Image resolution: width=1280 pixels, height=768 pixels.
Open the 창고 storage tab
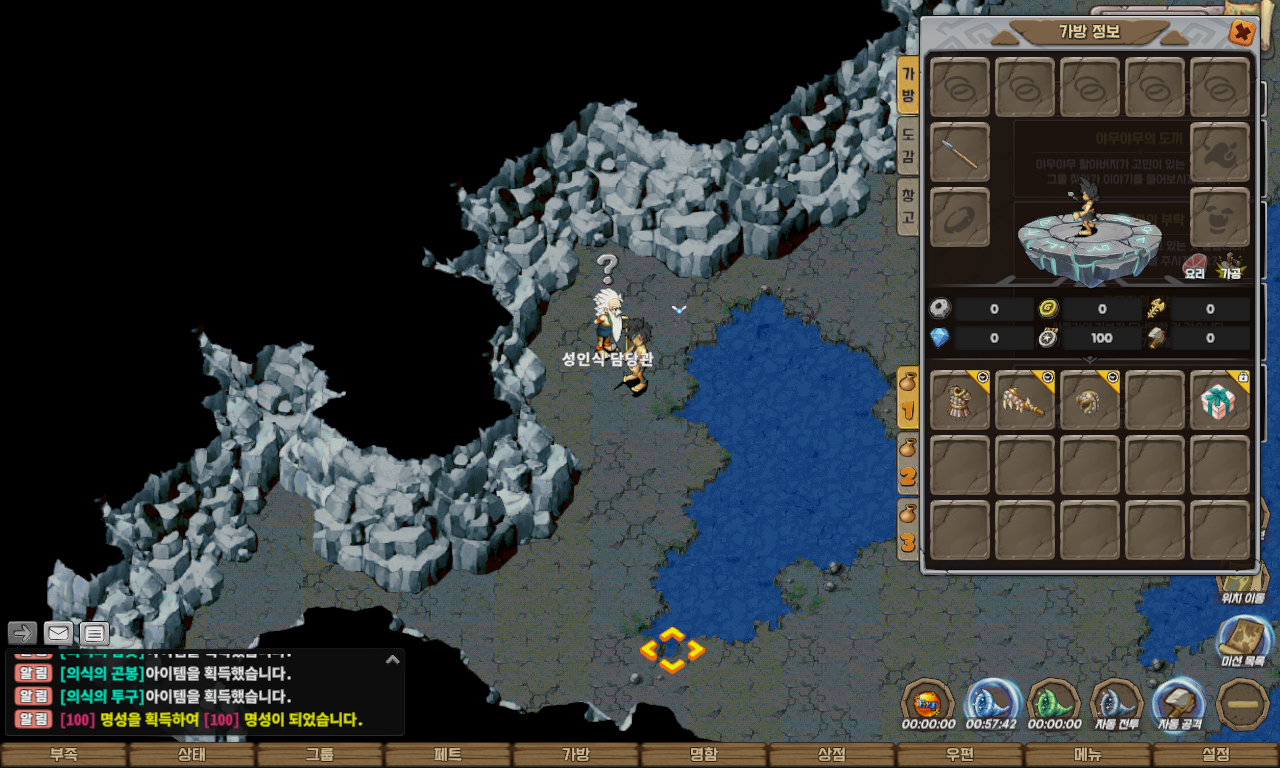coord(908,206)
